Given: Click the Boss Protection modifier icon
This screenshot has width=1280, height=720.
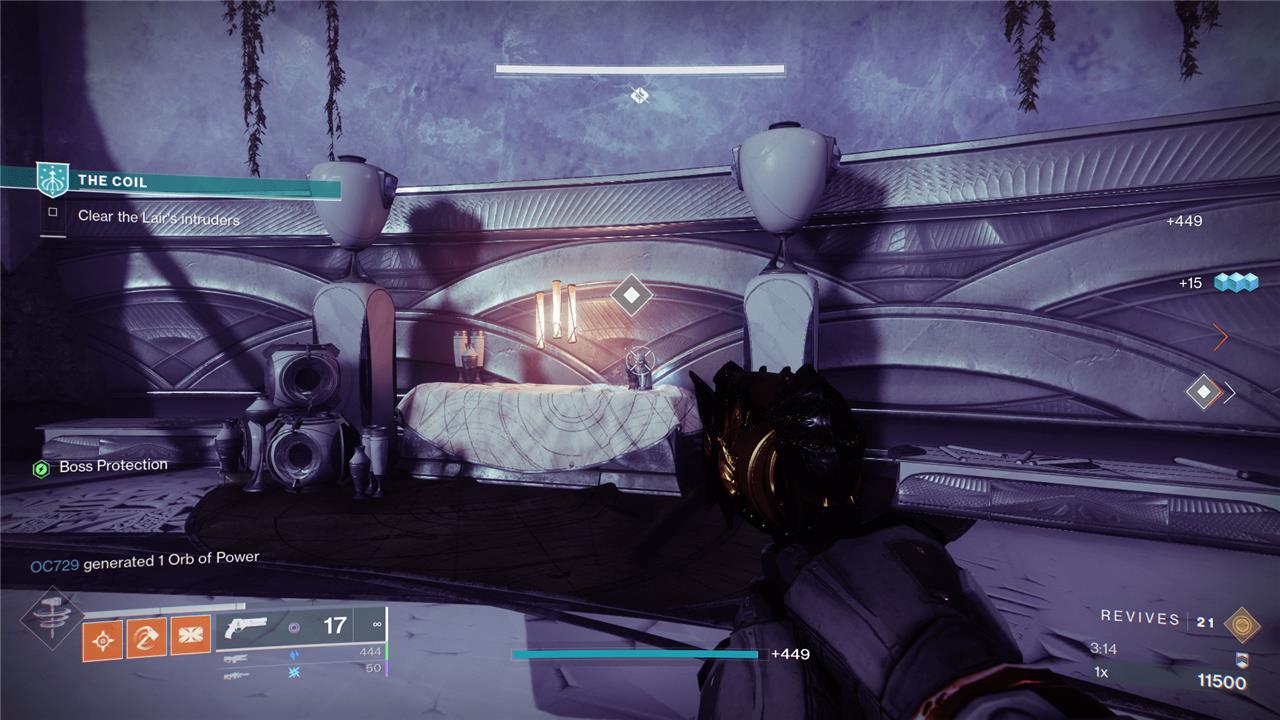Looking at the screenshot, I should point(41,468).
